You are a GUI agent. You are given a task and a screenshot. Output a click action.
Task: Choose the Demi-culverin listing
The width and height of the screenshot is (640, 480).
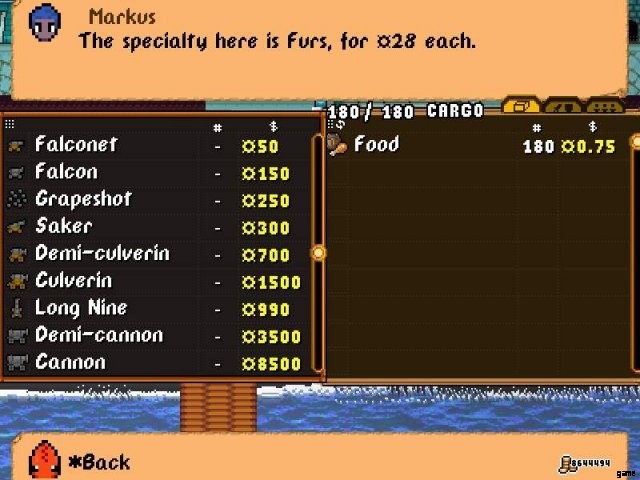coord(101,254)
